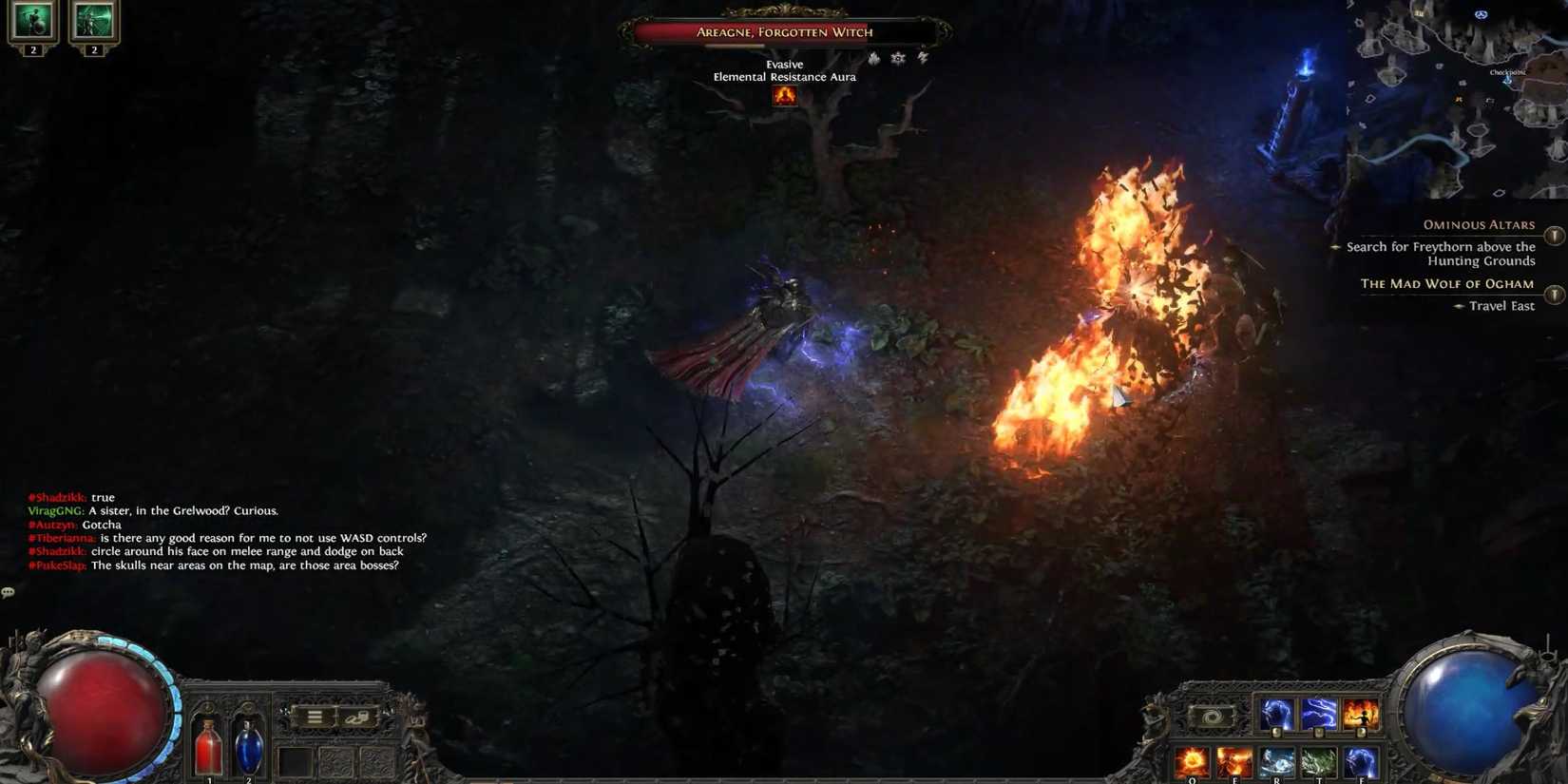Click the fire aura icon under the boss name
This screenshot has width=1568, height=784.
[785, 95]
